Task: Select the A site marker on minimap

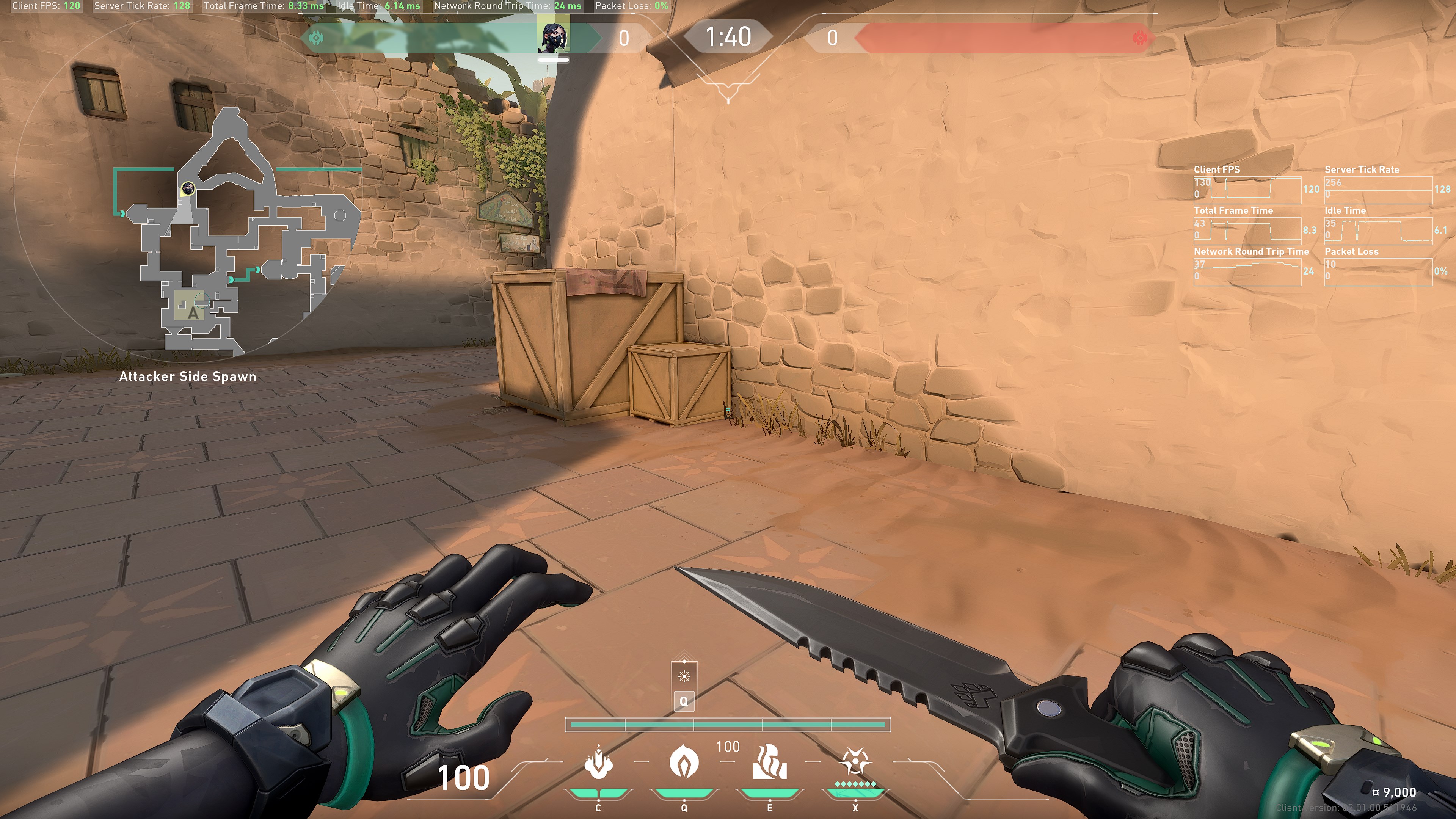Action: pos(193,312)
